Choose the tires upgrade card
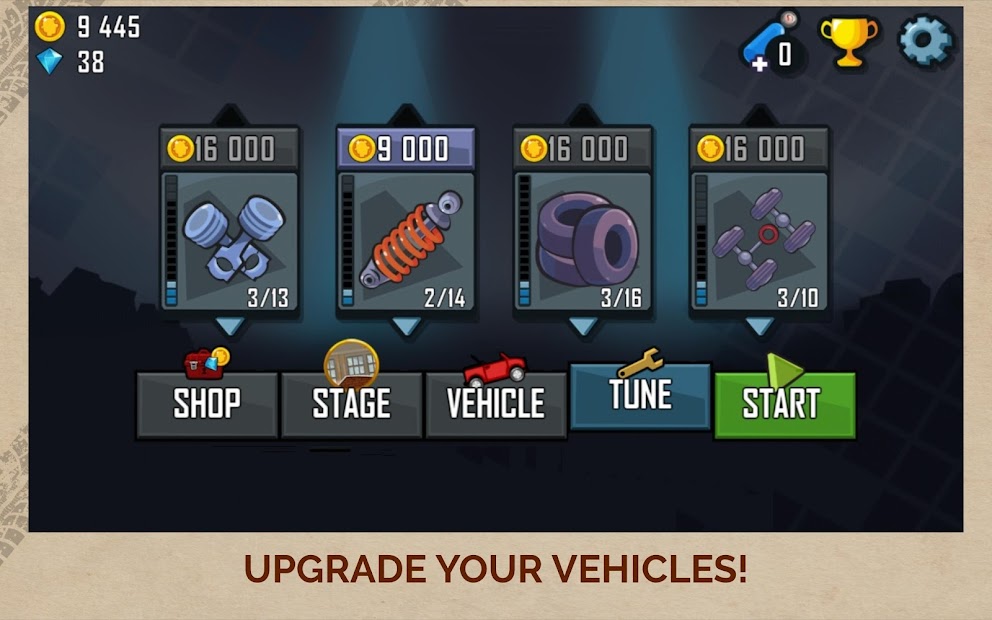Viewport: 992px width, 620px height. pyautogui.click(x=582, y=241)
